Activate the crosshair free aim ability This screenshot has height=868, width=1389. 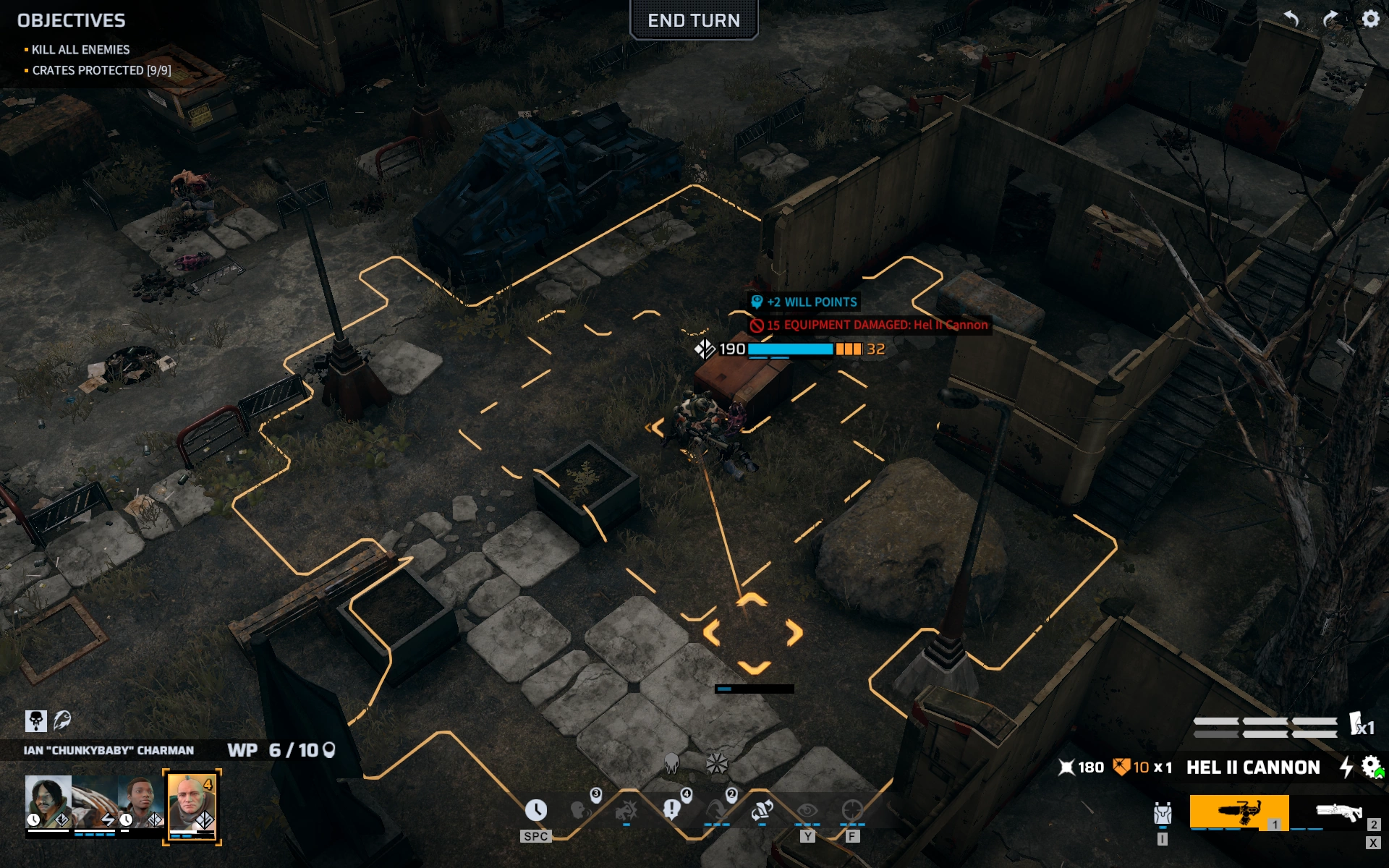pos(852,810)
